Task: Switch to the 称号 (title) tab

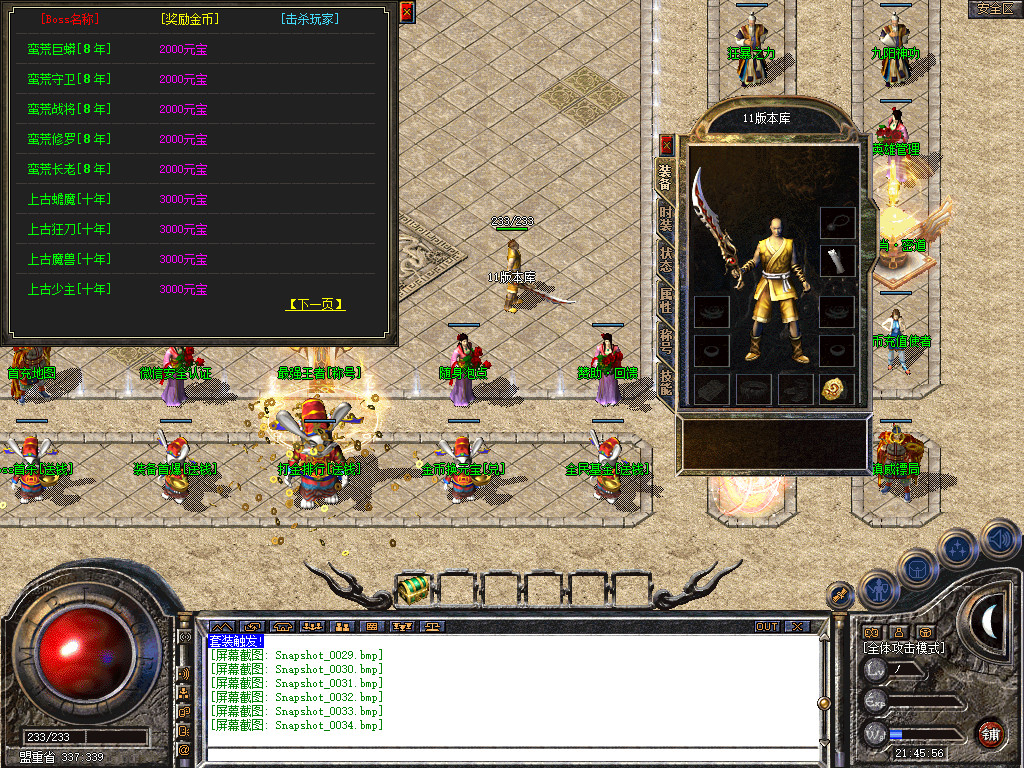Action: [666, 341]
